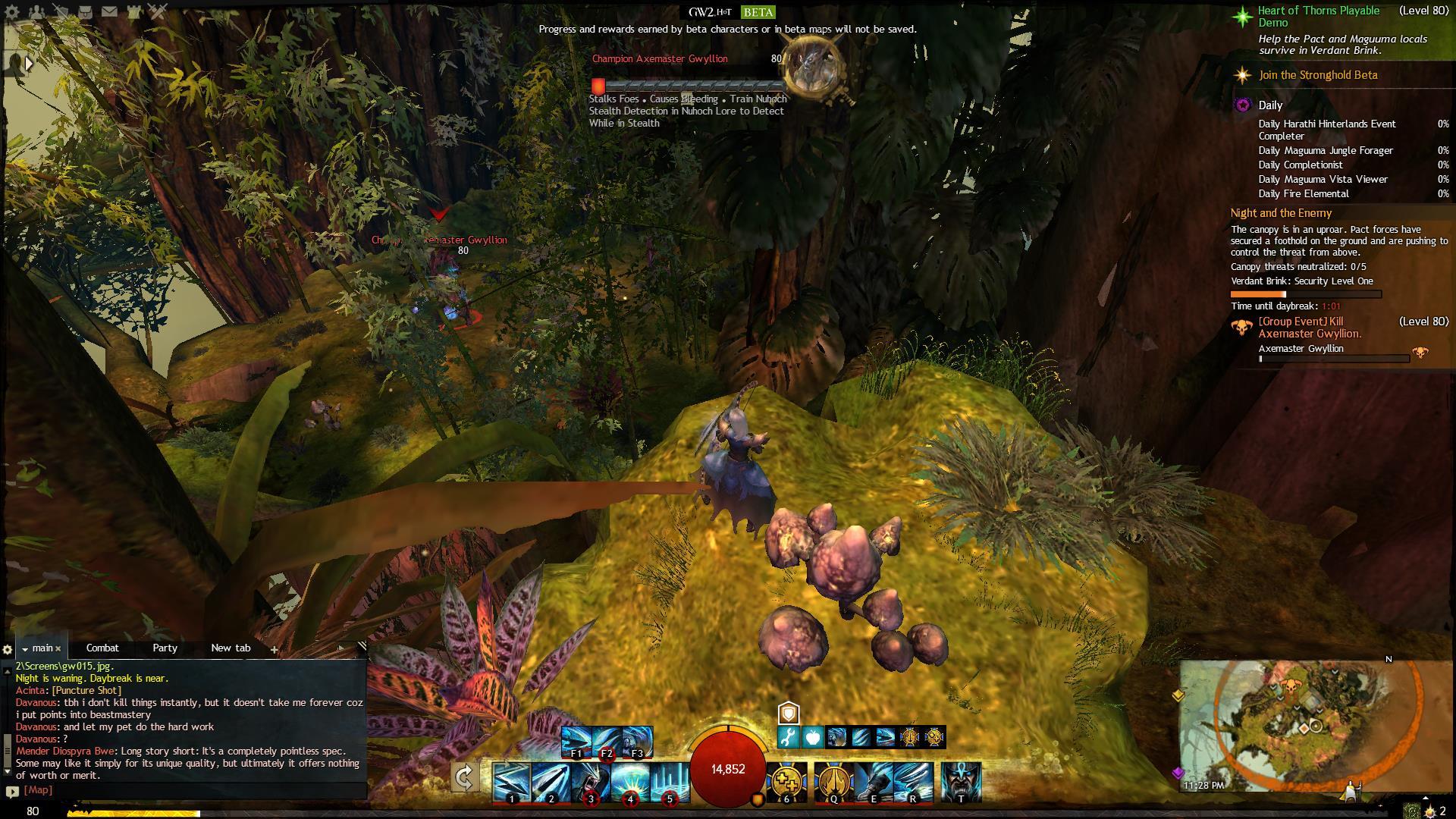Viewport: 1456px width, 819px height.
Task: Open the PvP crossed swords panel
Action: pyautogui.click(x=158, y=11)
